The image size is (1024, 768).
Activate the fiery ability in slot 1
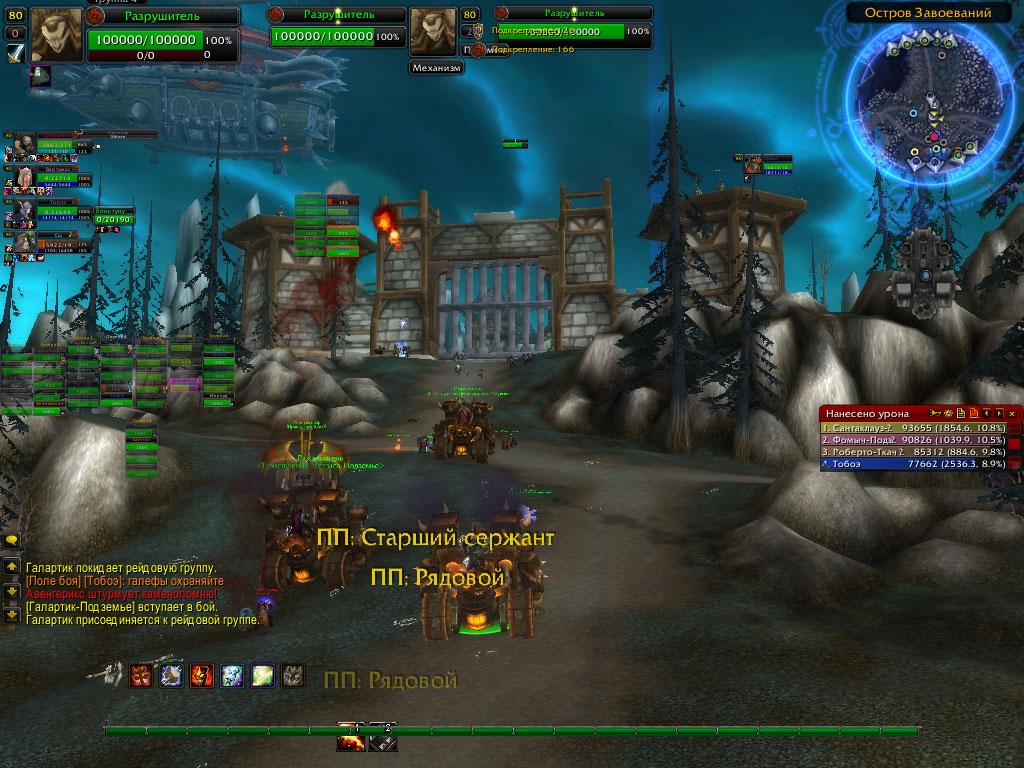tap(351, 741)
